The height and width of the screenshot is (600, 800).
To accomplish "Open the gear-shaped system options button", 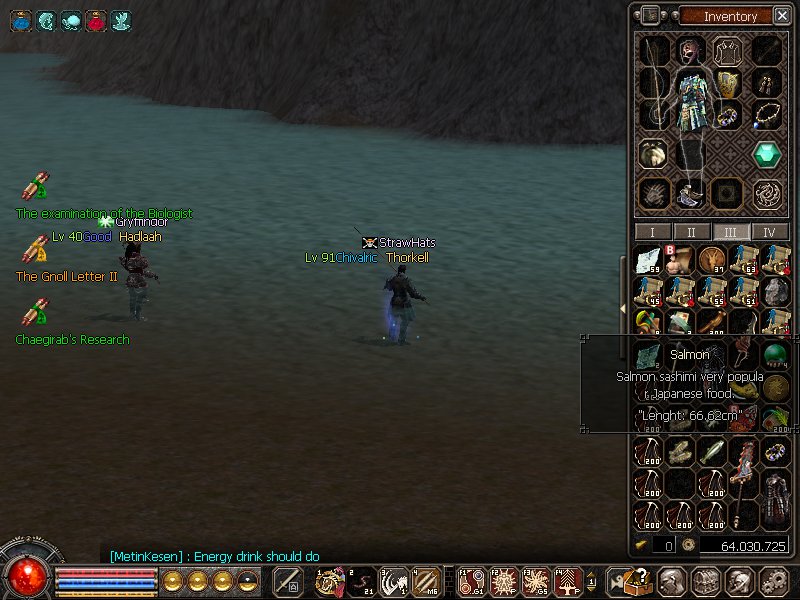I will pos(772,581).
